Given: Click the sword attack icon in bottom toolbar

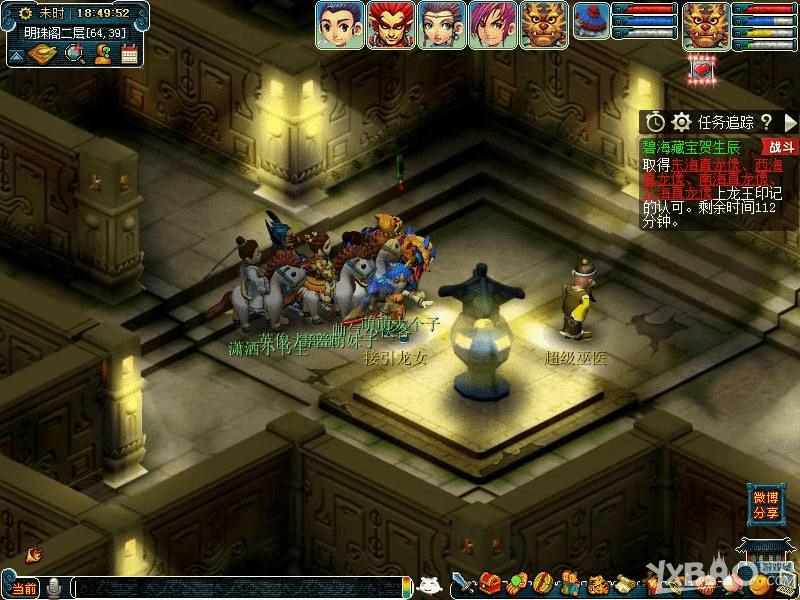Looking at the screenshot, I should [462, 582].
